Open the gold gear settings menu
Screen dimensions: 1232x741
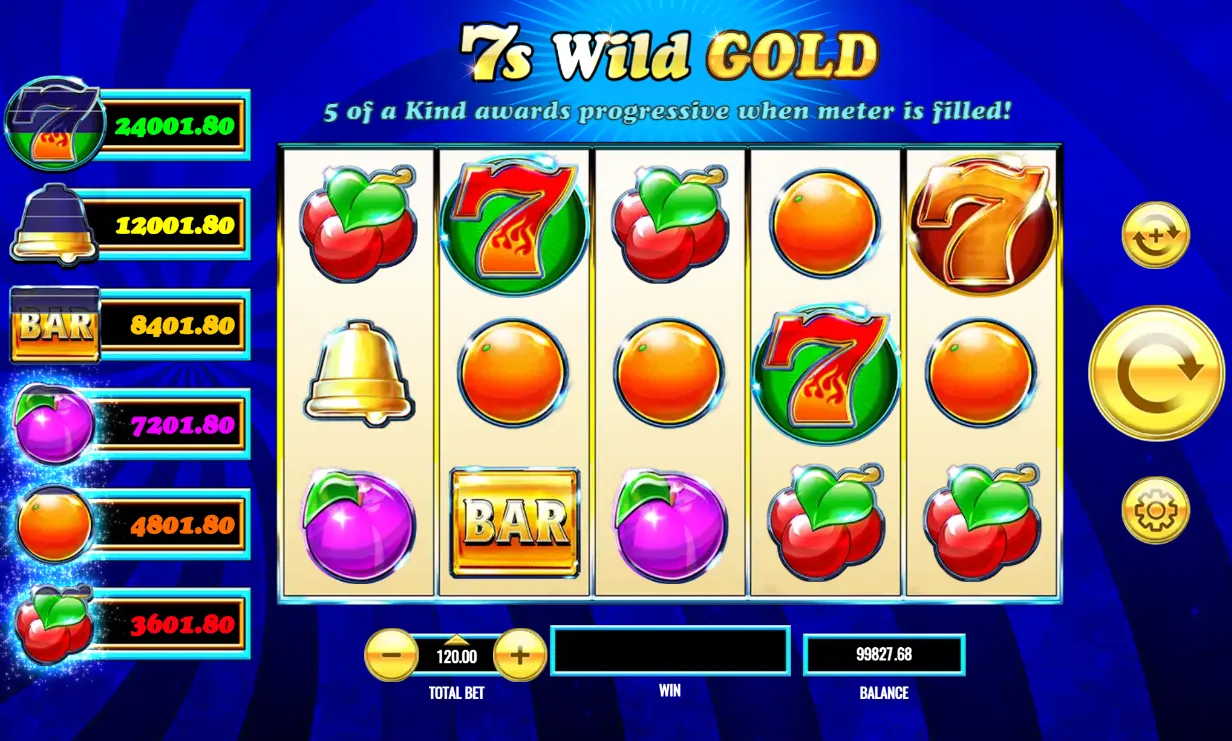click(1155, 510)
